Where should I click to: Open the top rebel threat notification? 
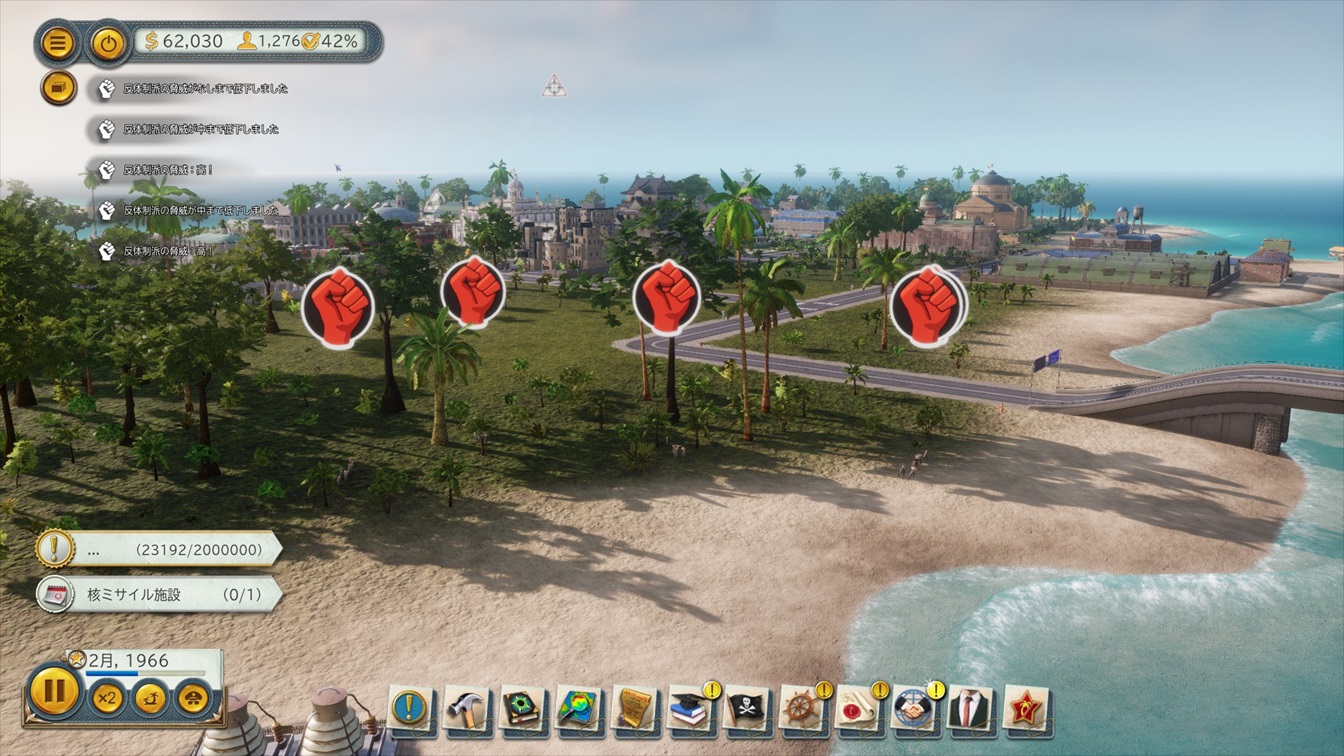tap(195, 89)
